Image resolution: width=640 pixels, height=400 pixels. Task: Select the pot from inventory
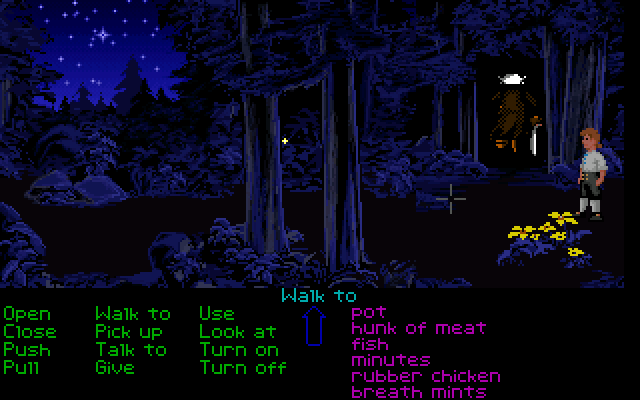[x=368, y=313]
